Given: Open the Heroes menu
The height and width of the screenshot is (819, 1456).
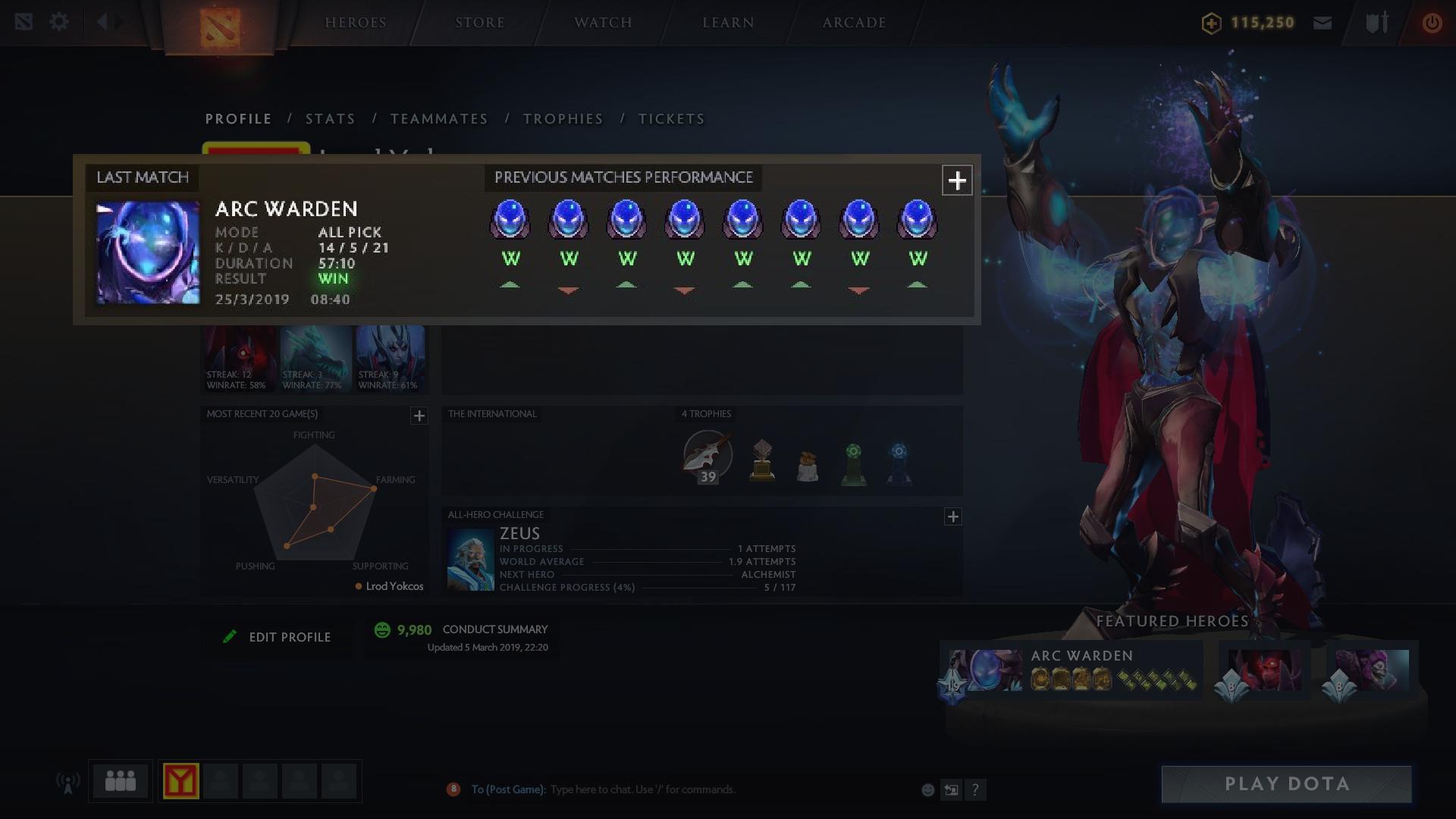Looking at the screenshot, I should coord(356,23).
